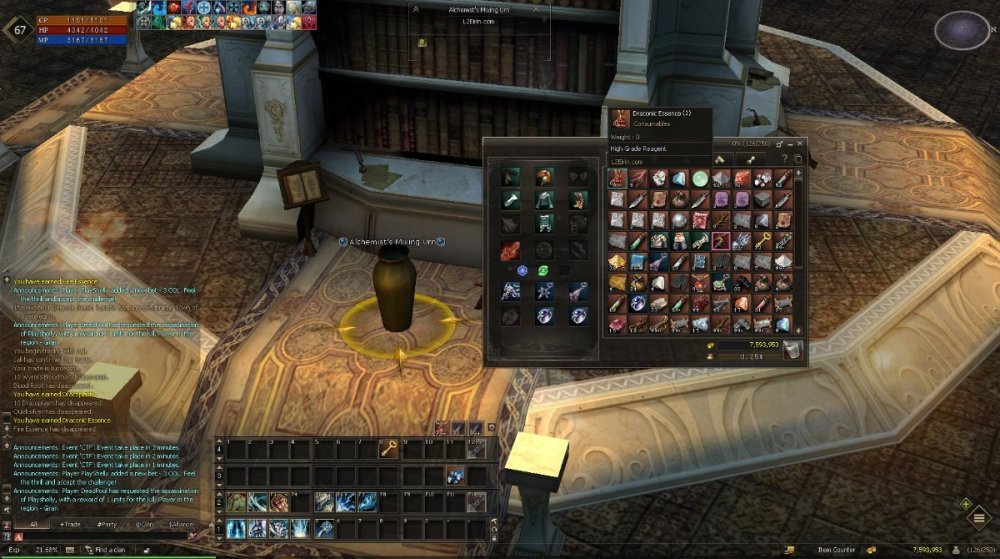This screenshot has height=559, width=1000.
Task: Type in the chat input field
Action: pos(100,537)
